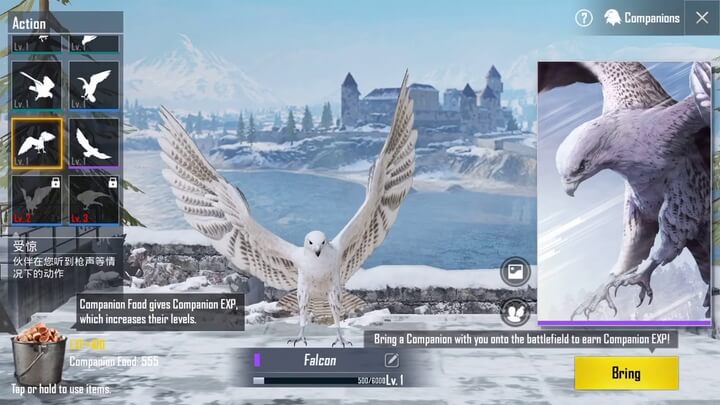720x405 pixels.
Task: Select the highlighted gold-framed falcon action
Action: point(37,143)
